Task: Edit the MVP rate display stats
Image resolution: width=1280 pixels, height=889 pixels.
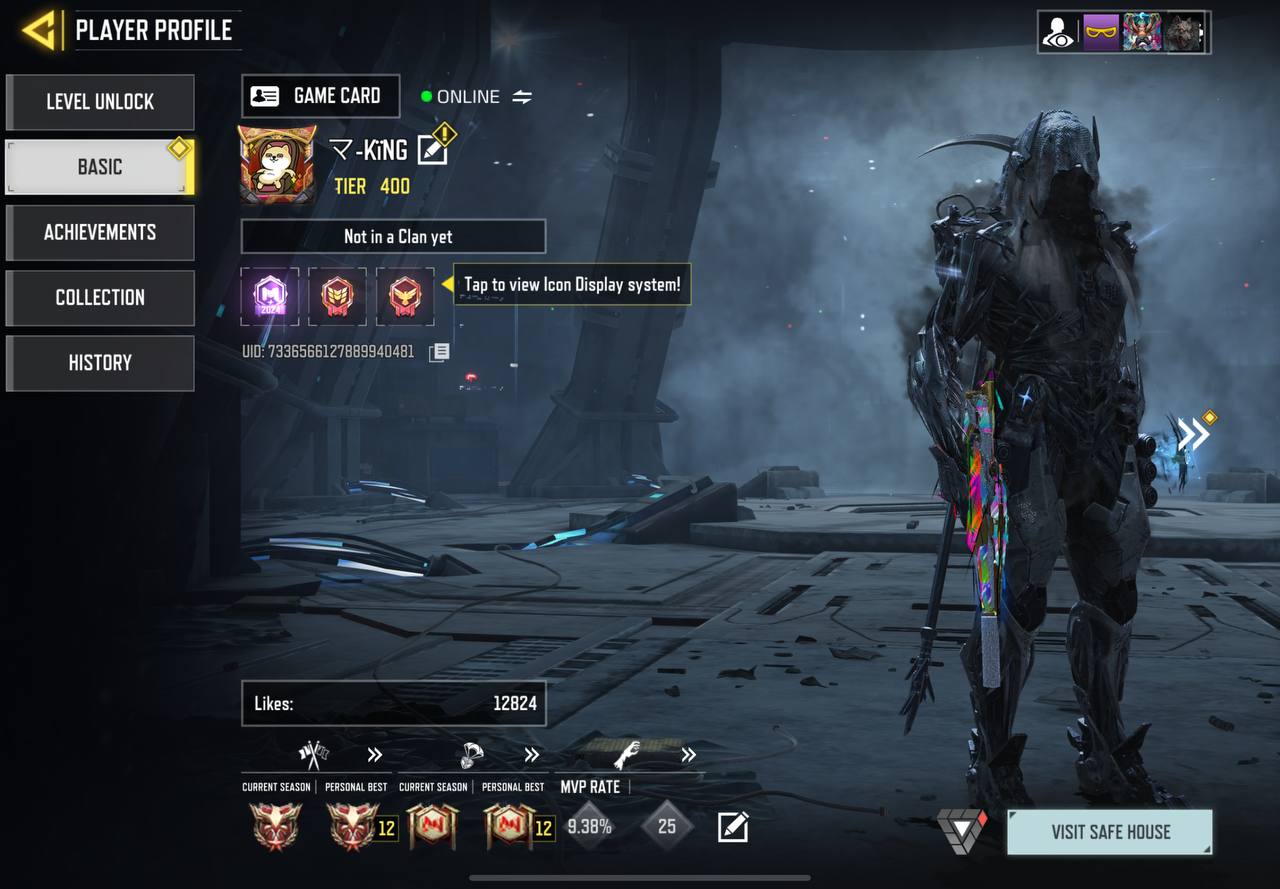Action: click(733, 827)
